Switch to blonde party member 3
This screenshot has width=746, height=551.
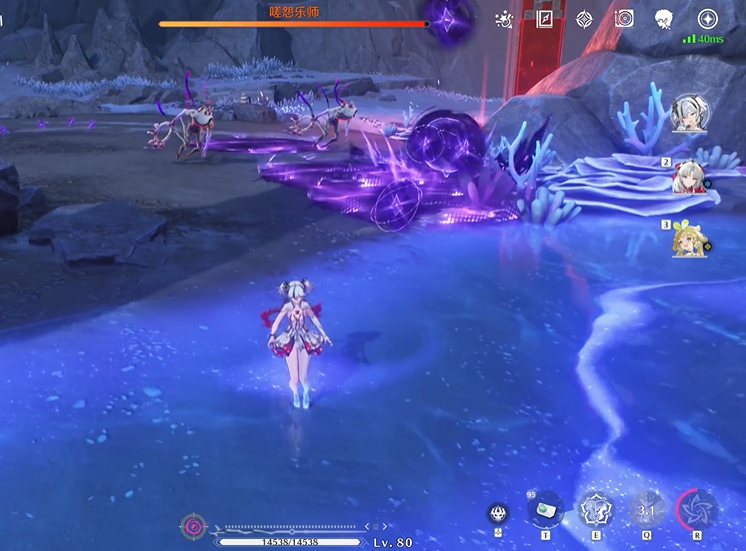click(690, 241)
